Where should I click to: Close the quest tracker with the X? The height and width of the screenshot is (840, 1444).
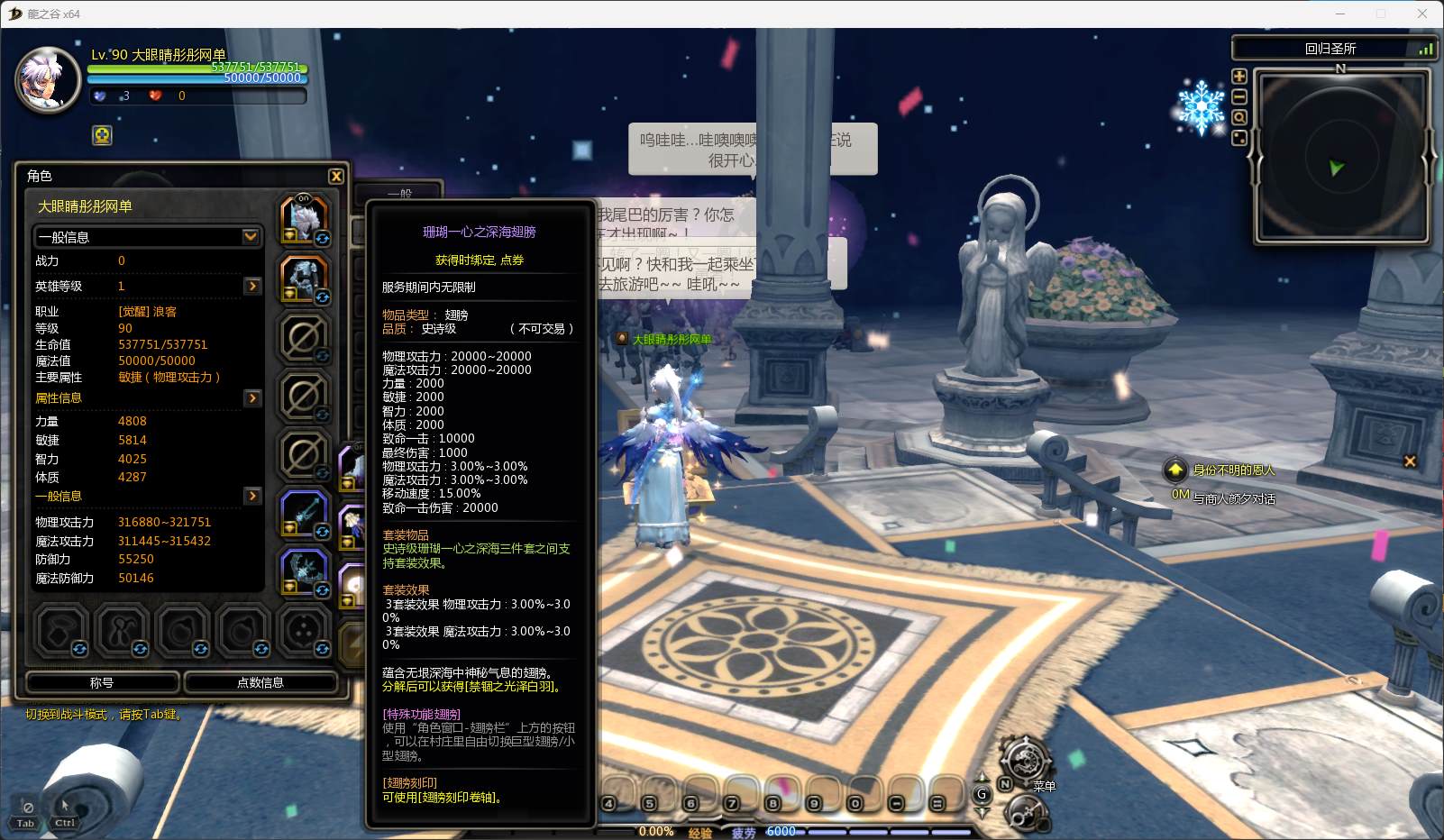1410,461
